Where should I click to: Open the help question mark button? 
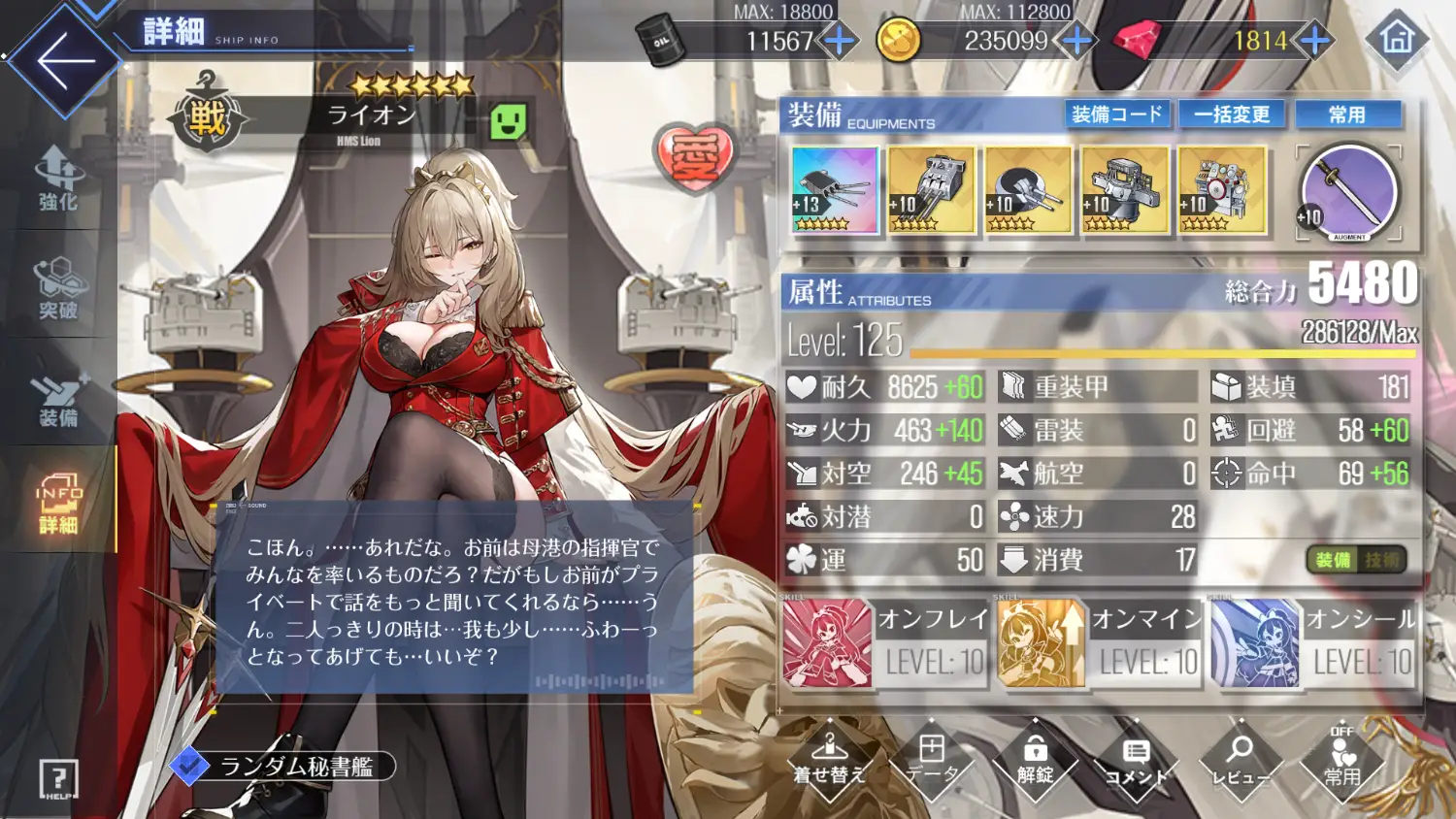58,778
